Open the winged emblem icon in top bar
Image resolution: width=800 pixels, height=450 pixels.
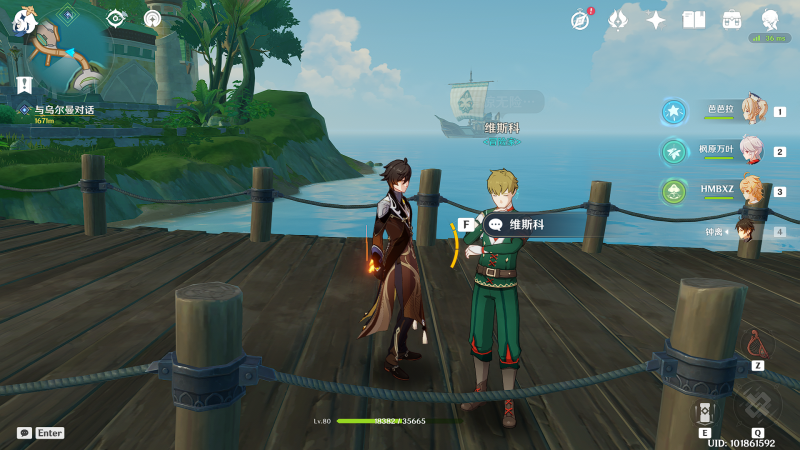pos(618,19)
